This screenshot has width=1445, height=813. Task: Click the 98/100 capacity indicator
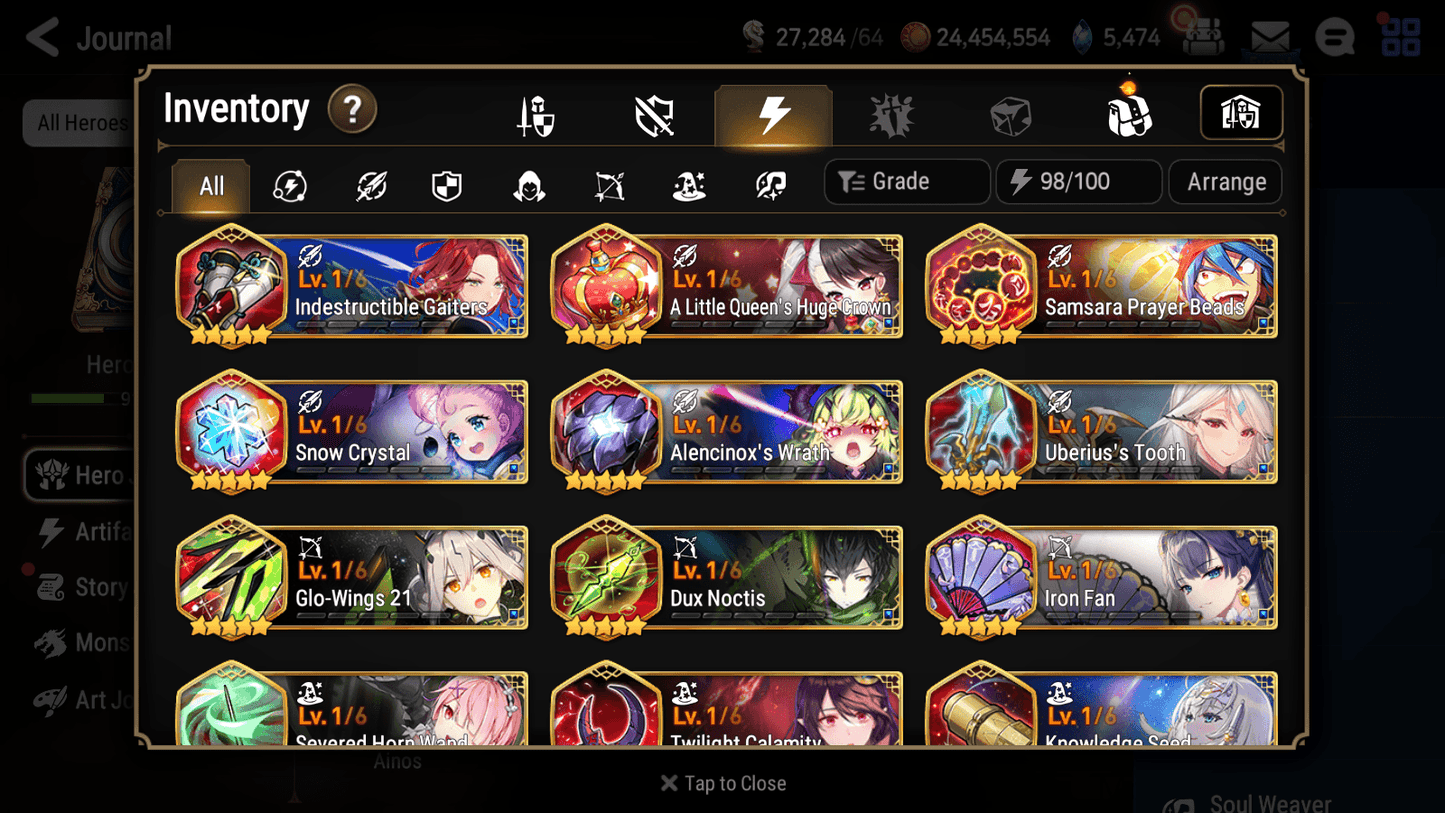click(1078, 181)
